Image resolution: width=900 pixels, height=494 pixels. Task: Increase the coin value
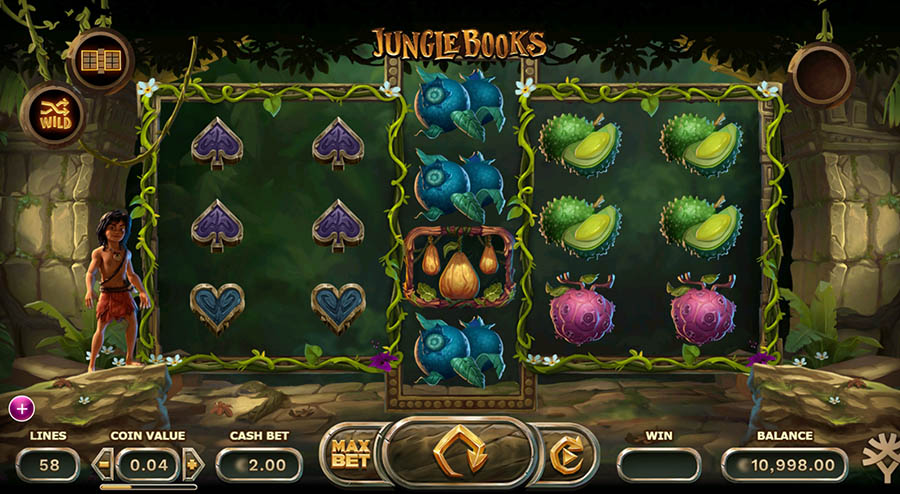click(x=193, y=463)
